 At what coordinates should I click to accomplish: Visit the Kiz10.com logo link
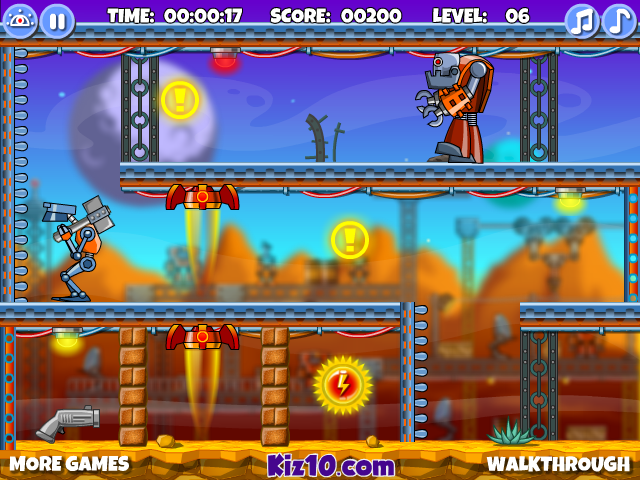coord(331,465)
